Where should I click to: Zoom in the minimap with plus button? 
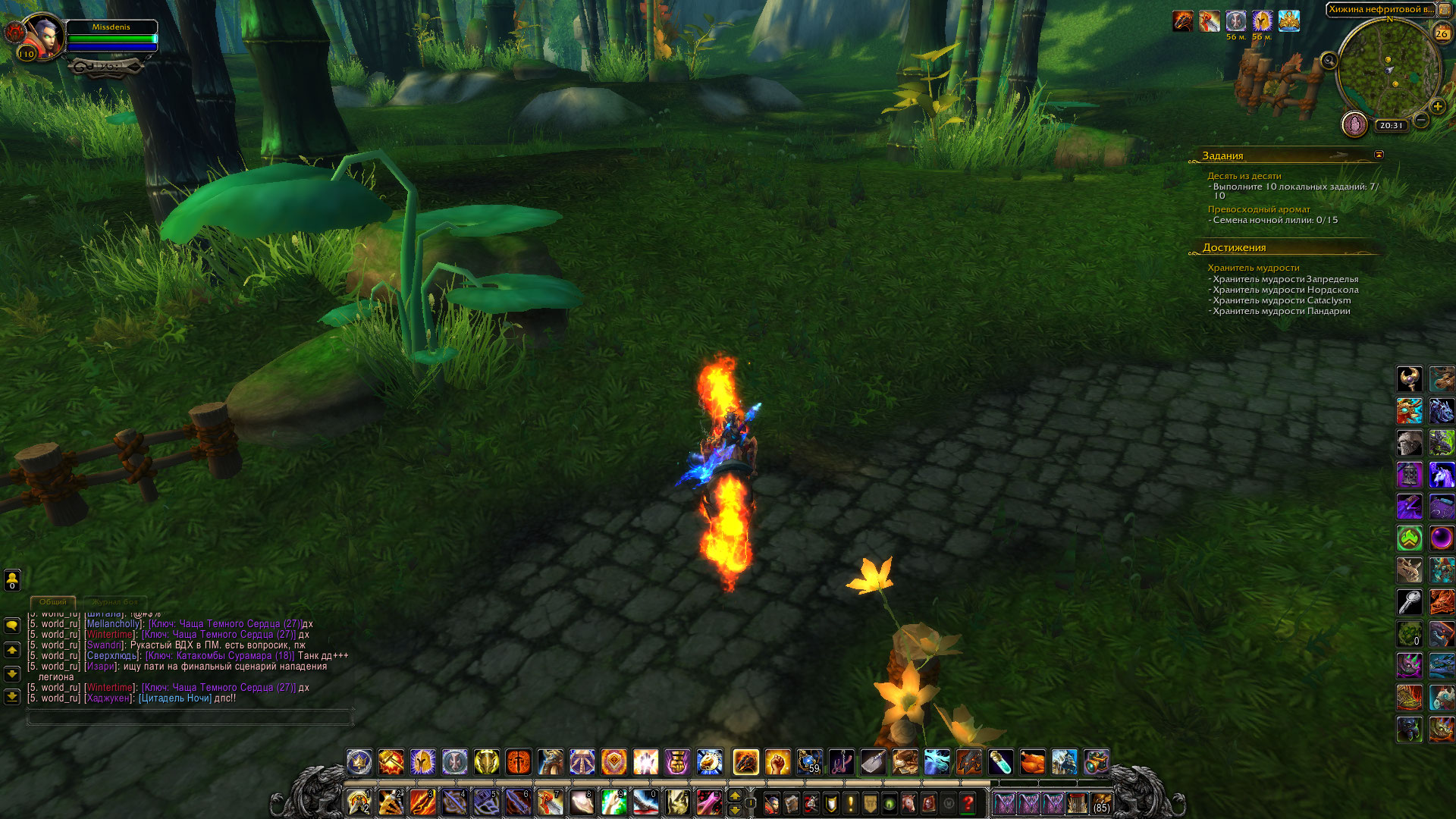point(1437,106)
